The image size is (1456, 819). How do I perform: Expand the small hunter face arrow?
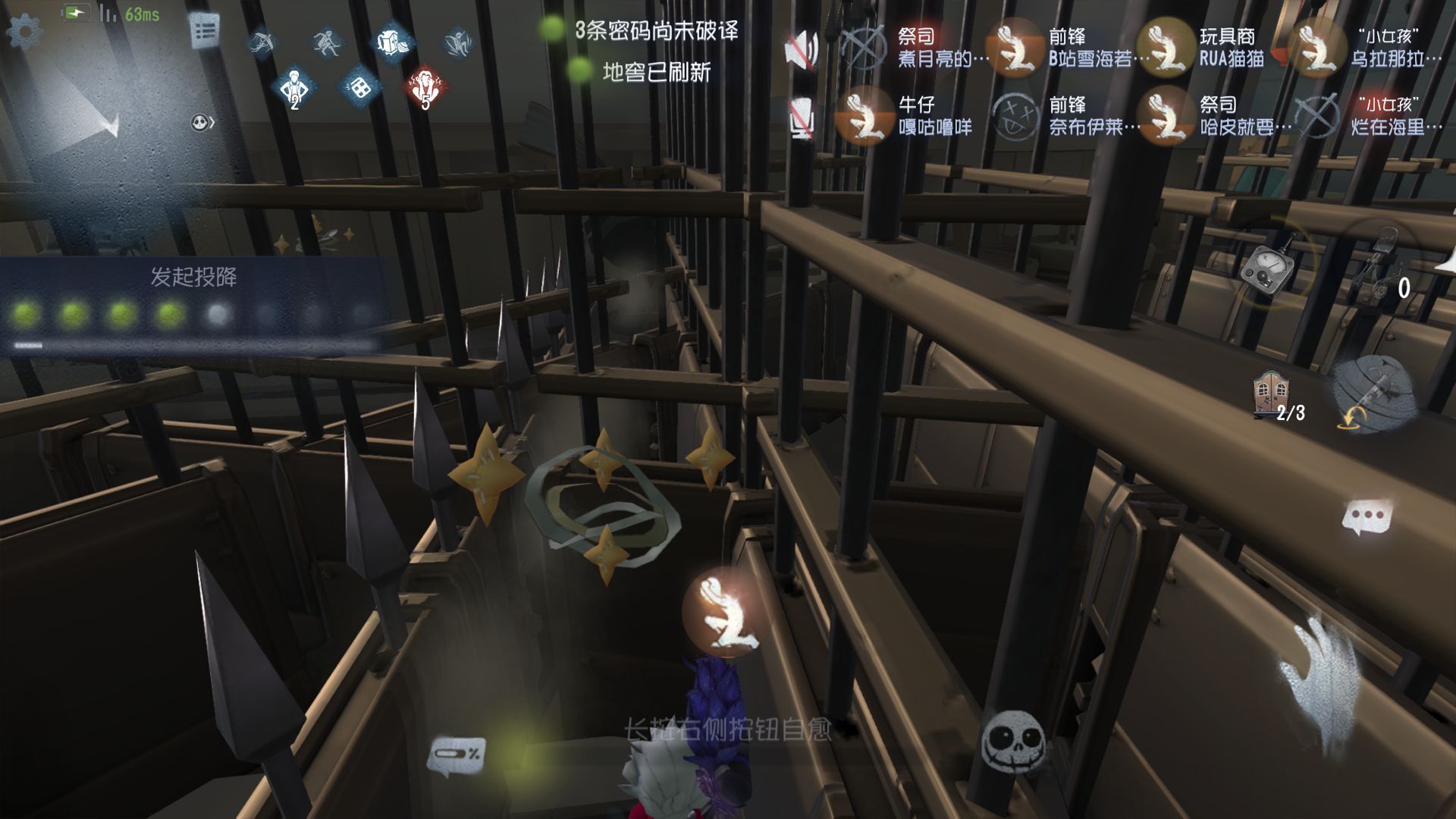click(x=202, y=122)
